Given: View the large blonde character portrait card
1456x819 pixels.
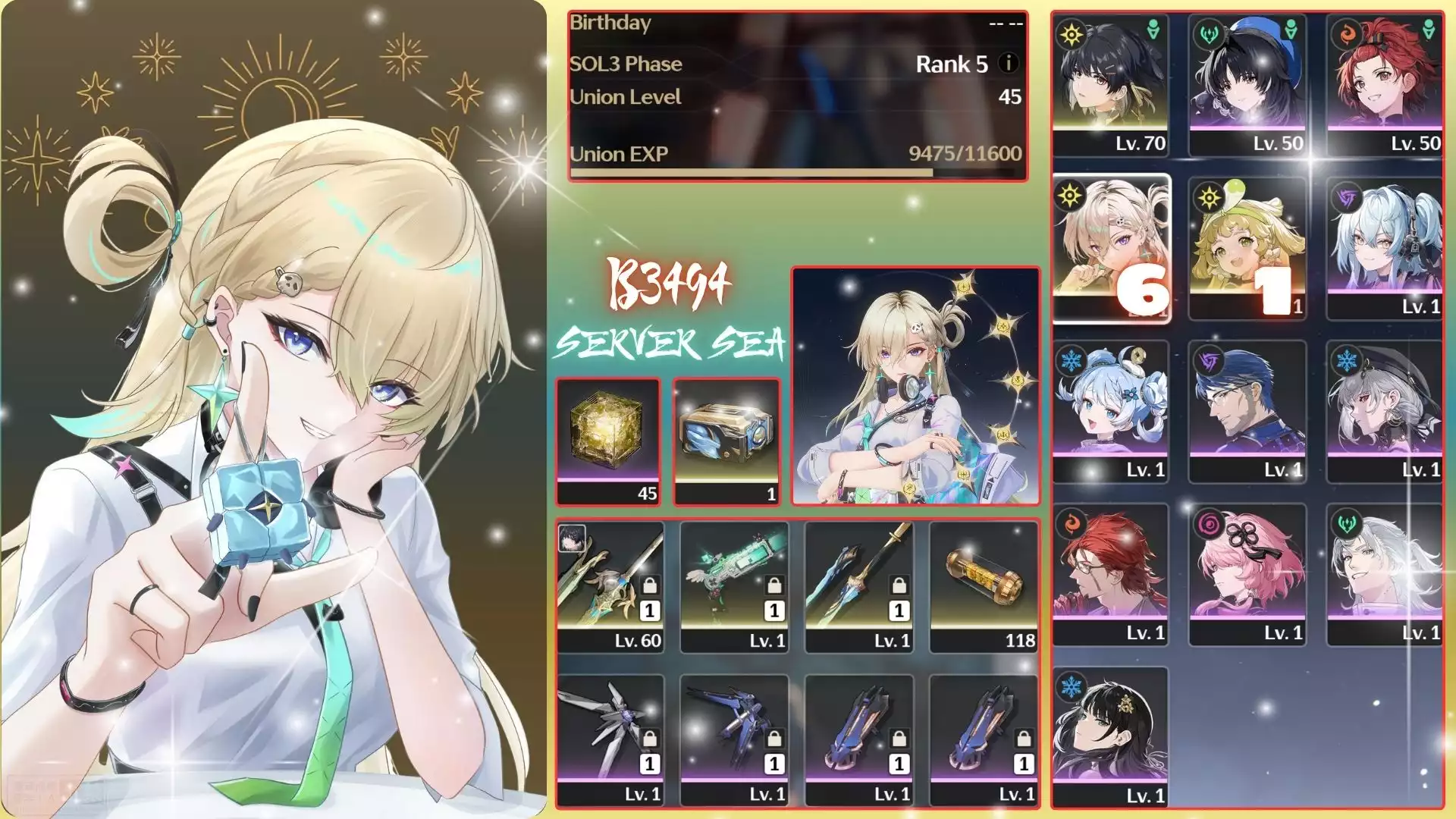Looking at the screenshot, I should 915,386.
